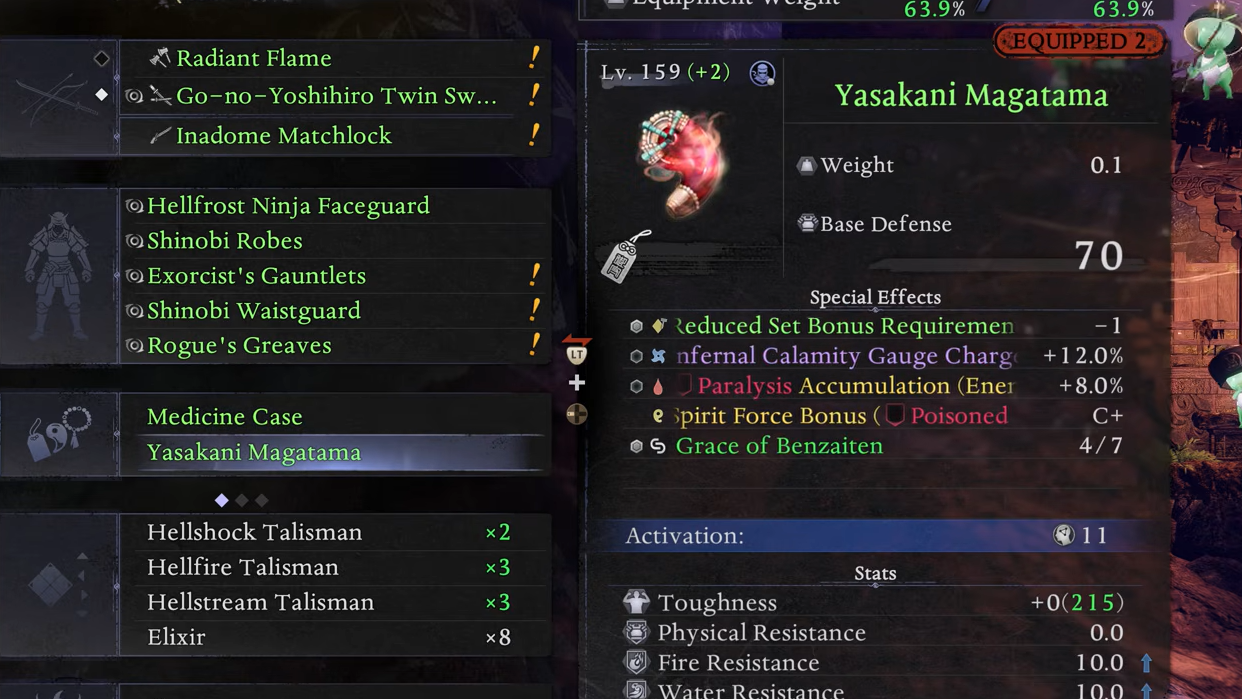Click the Yasakani Magatama item image
The height and width of the screenshot is (699, 1242).
click(683, 162)
